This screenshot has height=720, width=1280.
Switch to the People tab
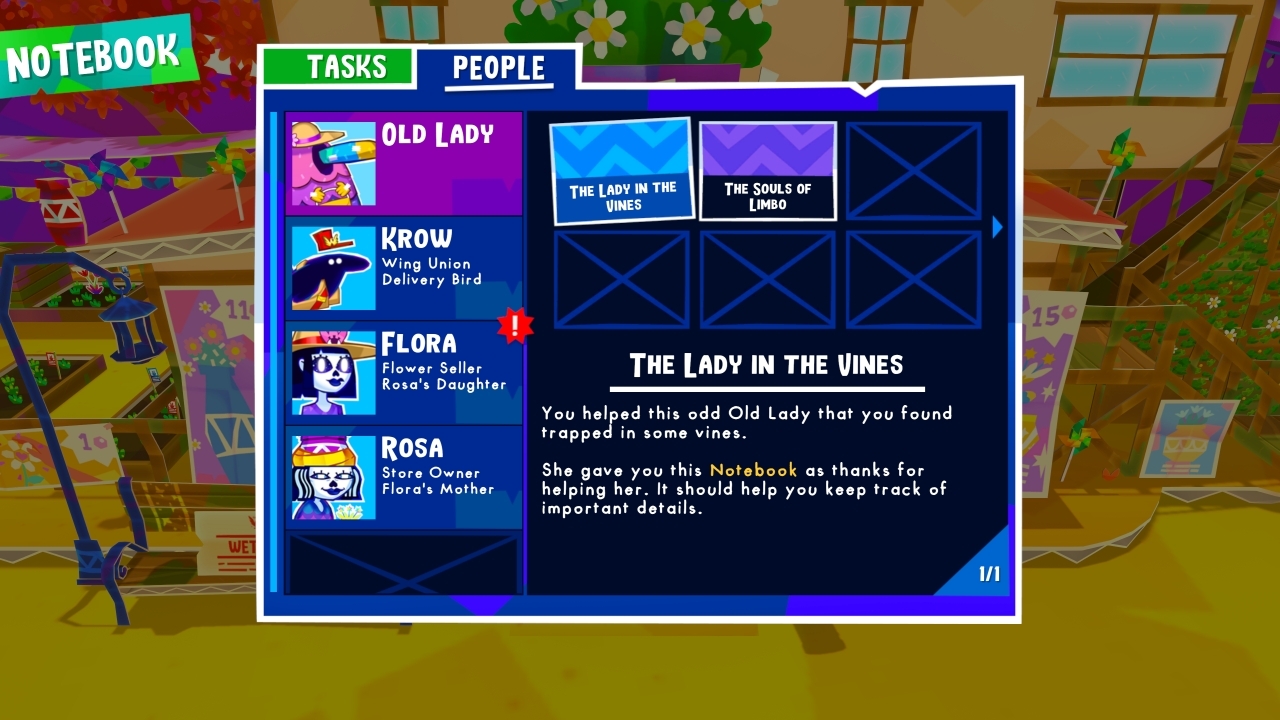pos(501,67)
